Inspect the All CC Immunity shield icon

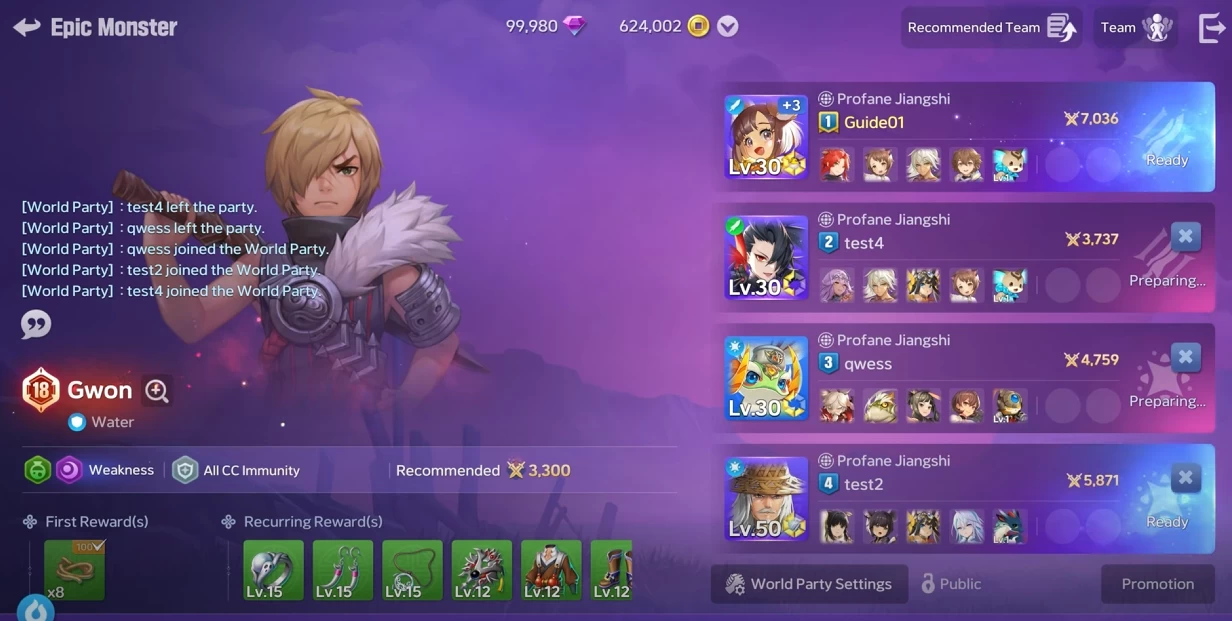(185, 470)
